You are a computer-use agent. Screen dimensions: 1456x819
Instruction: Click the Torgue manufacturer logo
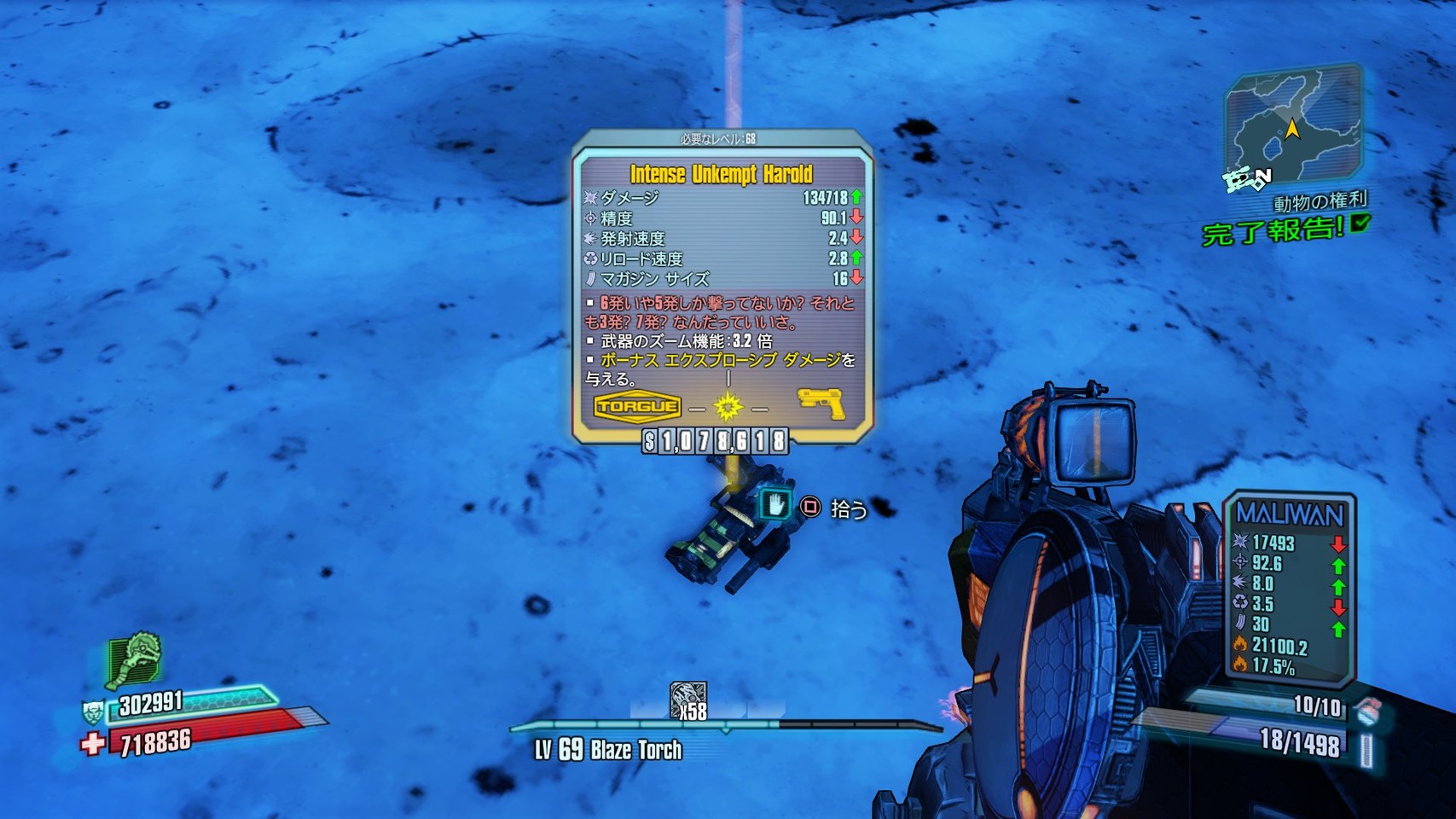pos(637,406)
